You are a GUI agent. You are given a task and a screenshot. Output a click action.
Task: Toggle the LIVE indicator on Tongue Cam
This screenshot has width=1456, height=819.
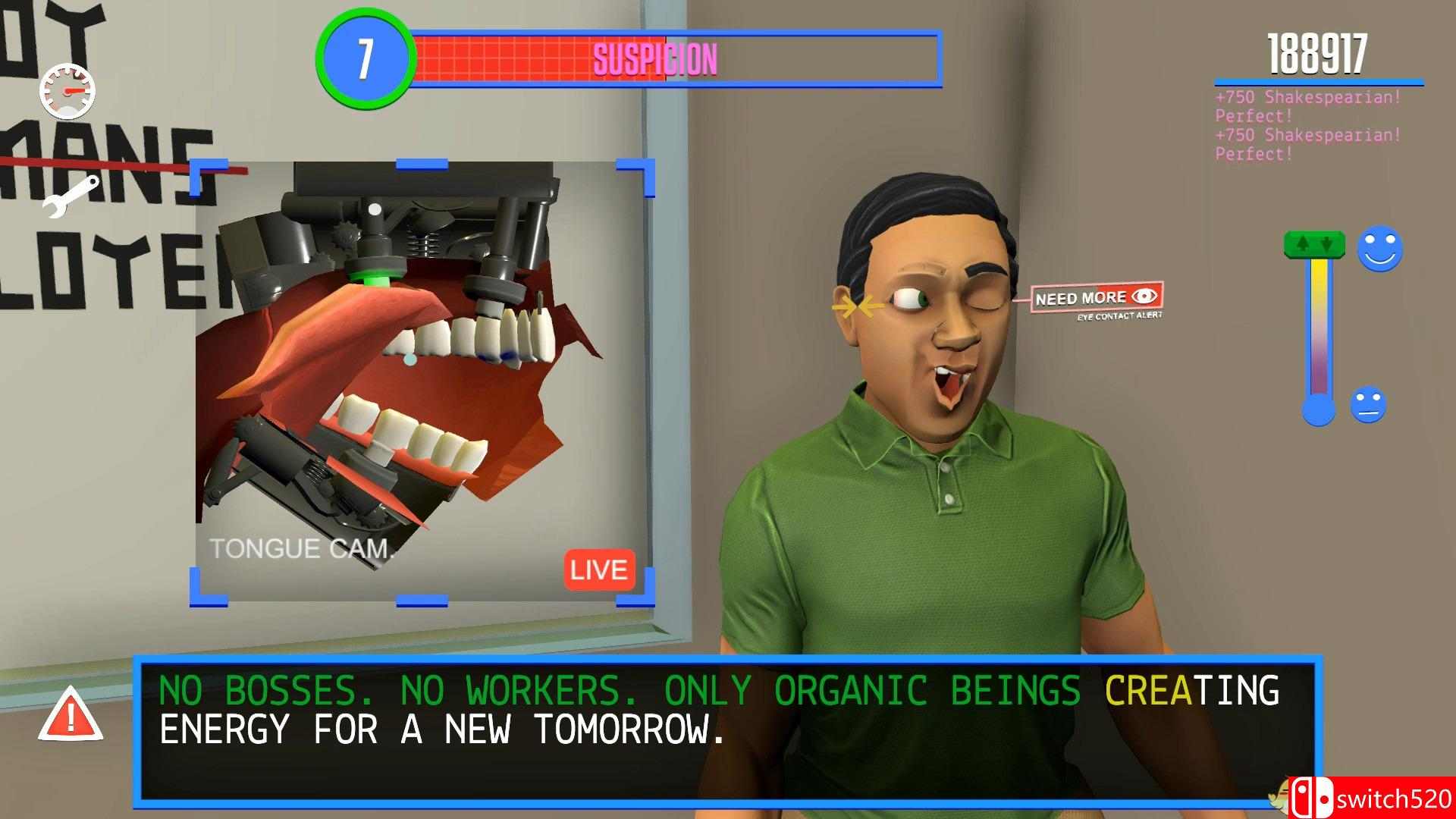[x=598, y=570]
